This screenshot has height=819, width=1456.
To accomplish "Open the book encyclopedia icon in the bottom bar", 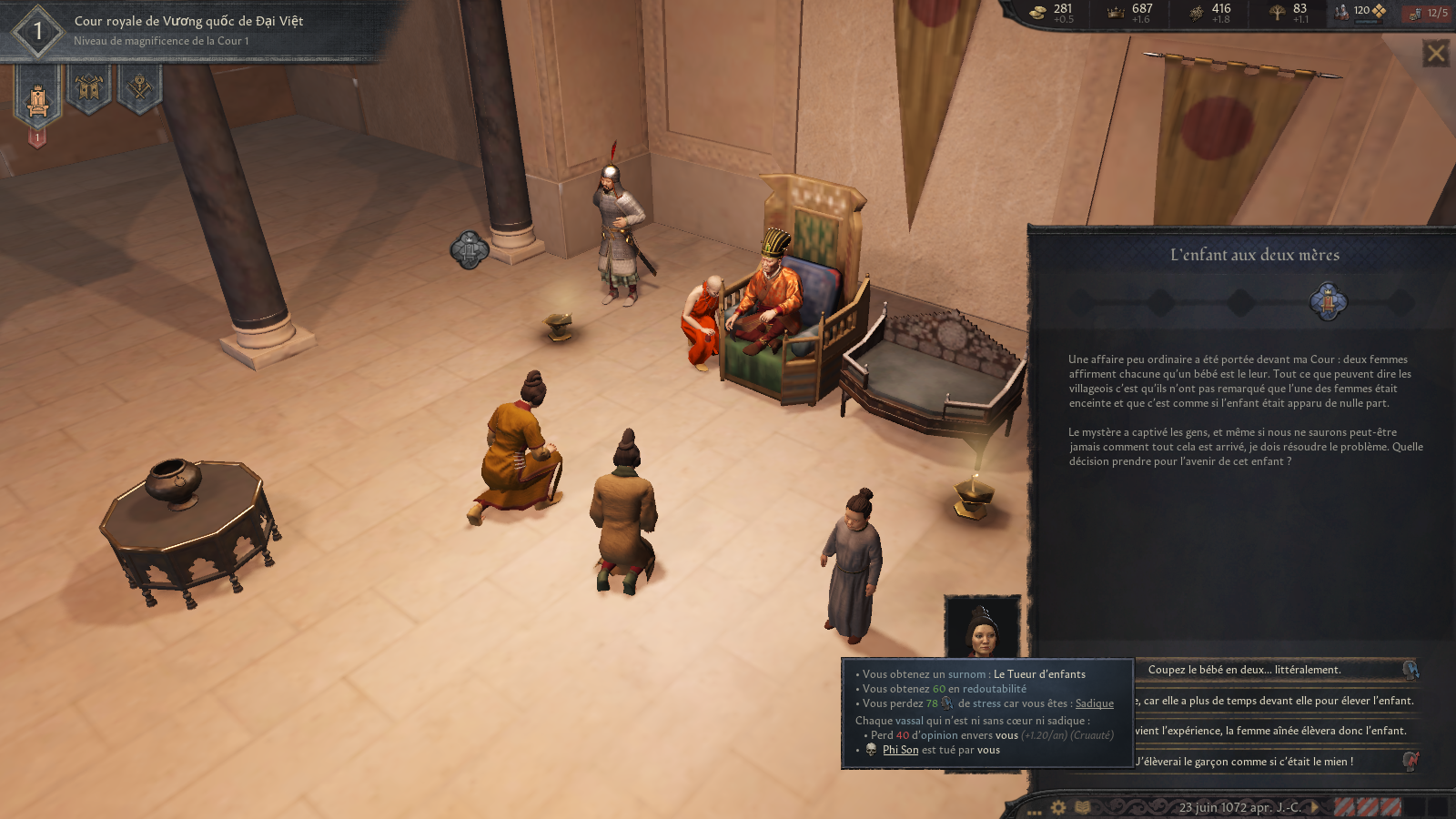I will (1083, 807).
